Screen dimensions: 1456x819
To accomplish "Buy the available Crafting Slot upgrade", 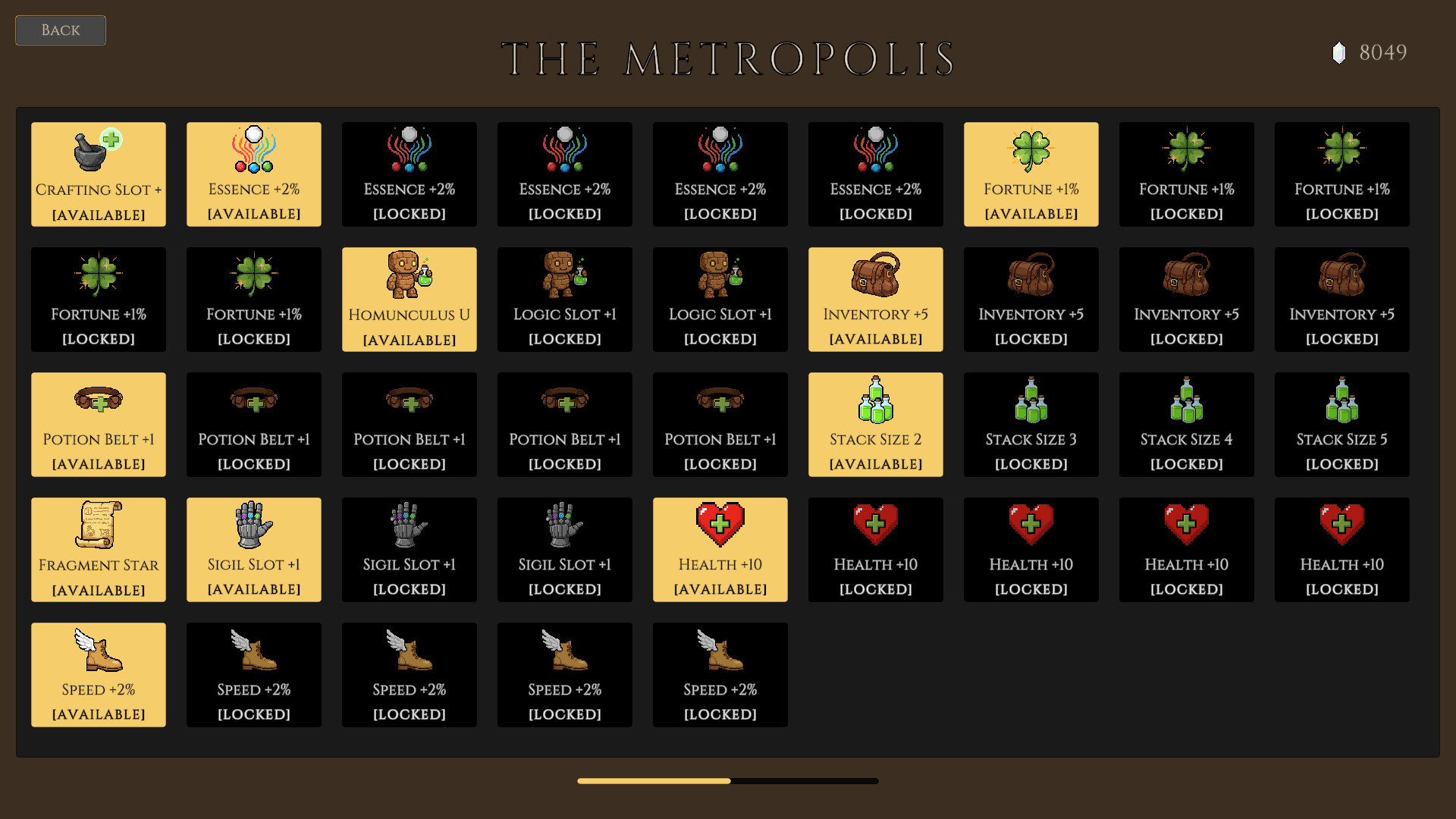I will coord(99,174).
